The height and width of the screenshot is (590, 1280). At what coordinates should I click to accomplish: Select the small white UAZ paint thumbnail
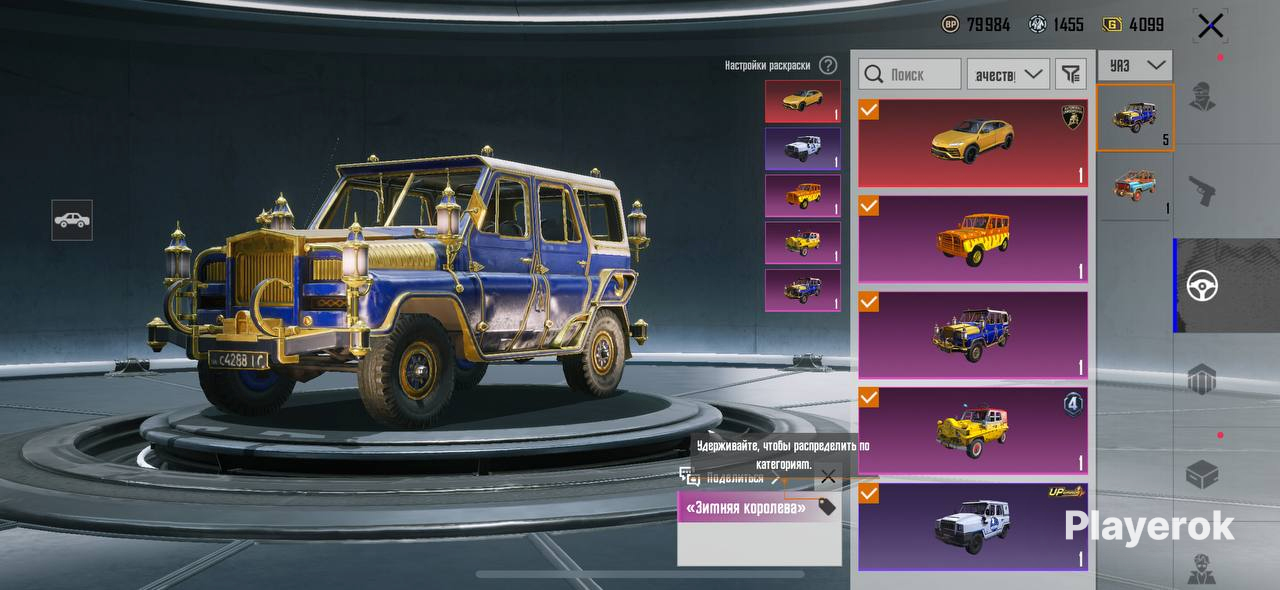click(802, 148)
